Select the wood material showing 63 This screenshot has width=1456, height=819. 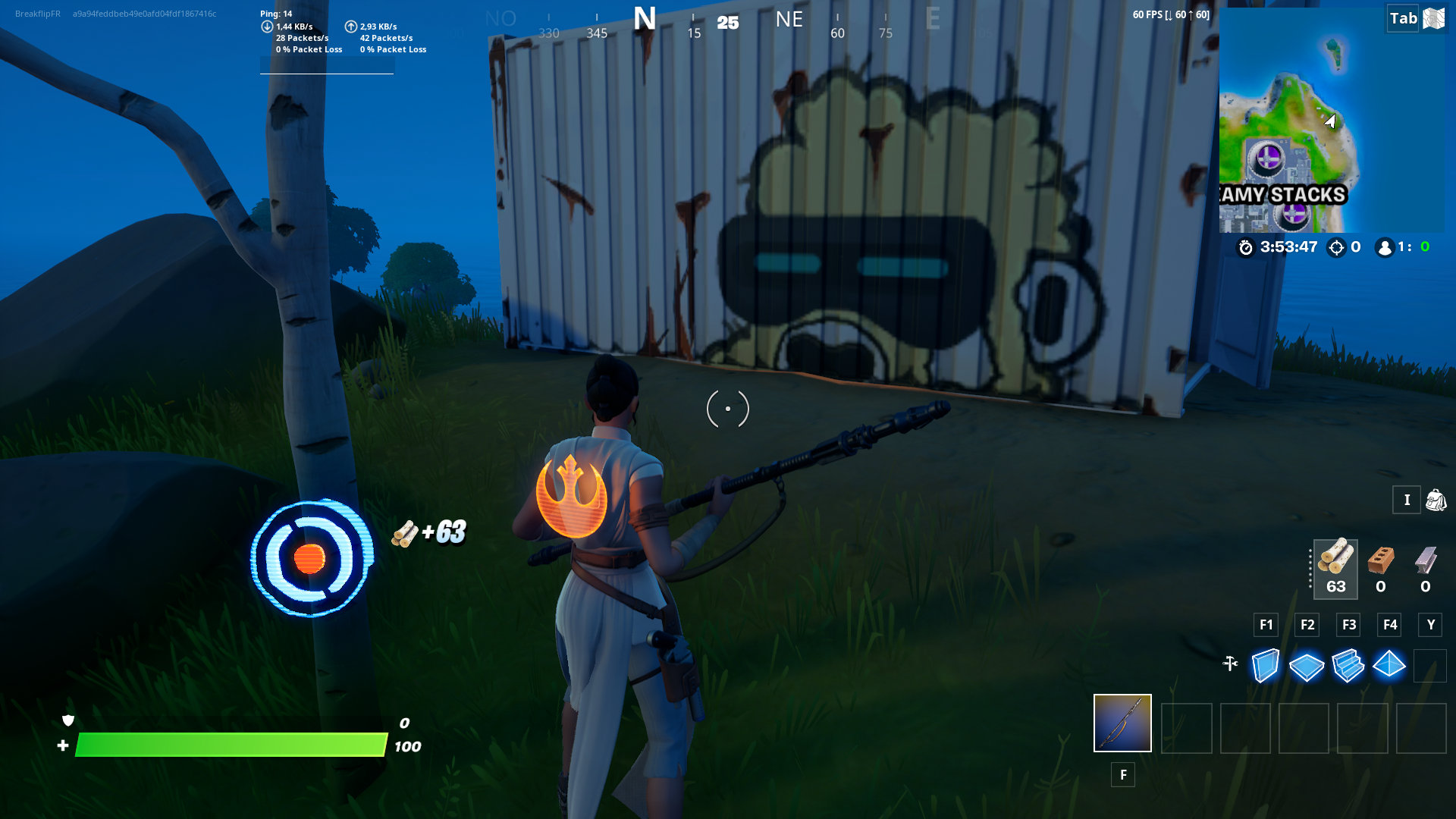click(x=1335, y=569)
